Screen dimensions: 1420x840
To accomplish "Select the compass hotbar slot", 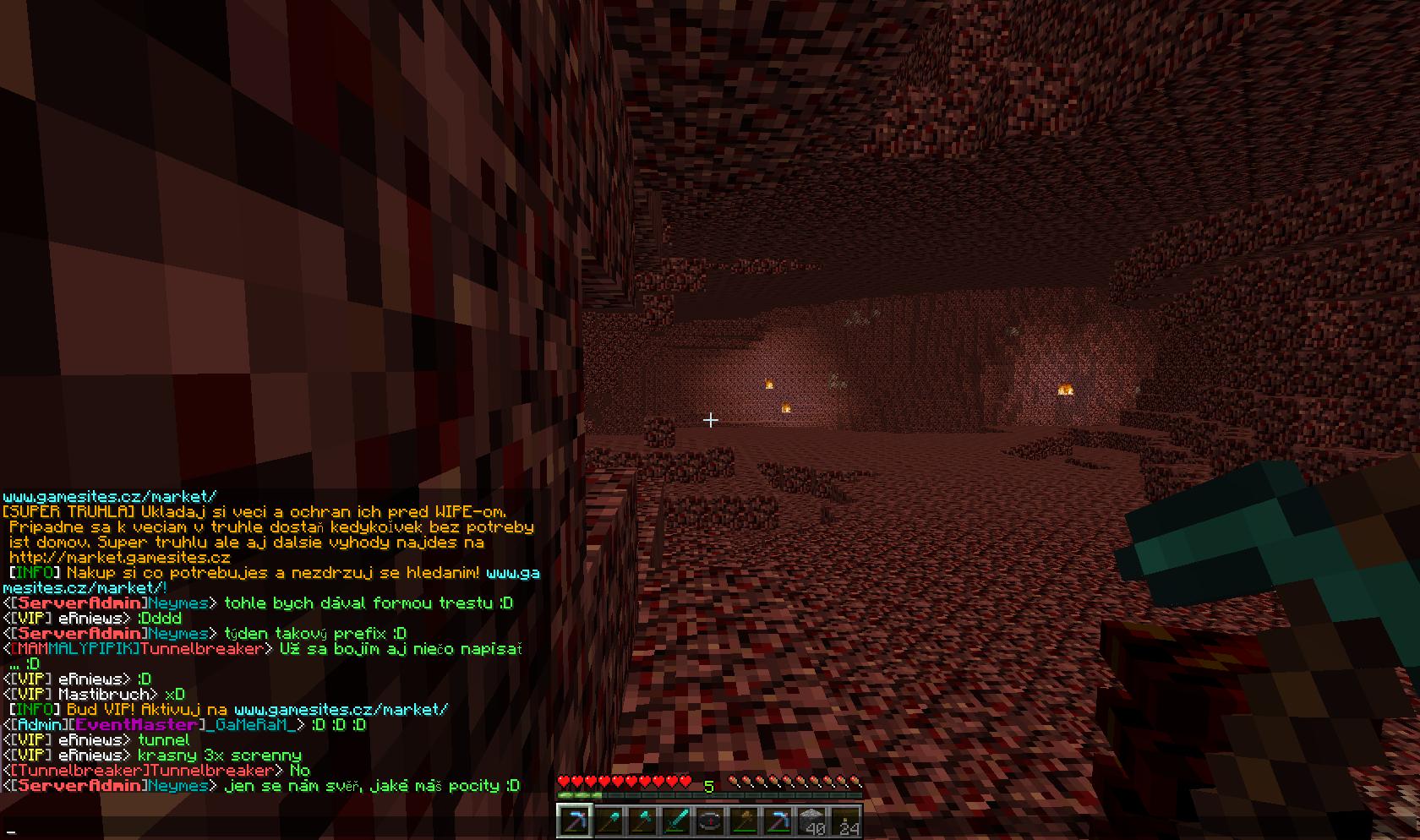I will pos(710,821).
